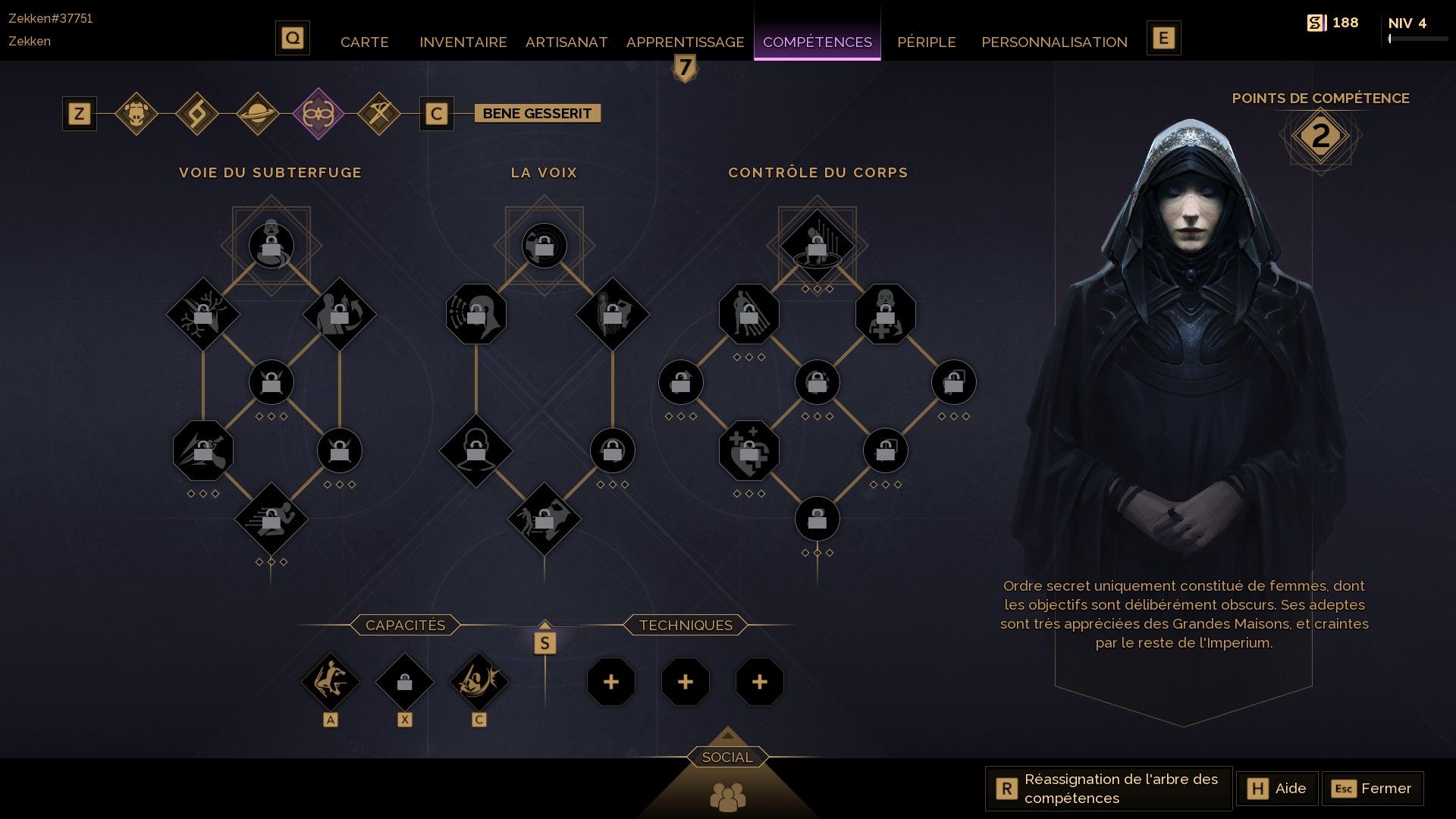Select the top node of Voie du Subterfuge
1456x819 pixels.
pos(271,245)
